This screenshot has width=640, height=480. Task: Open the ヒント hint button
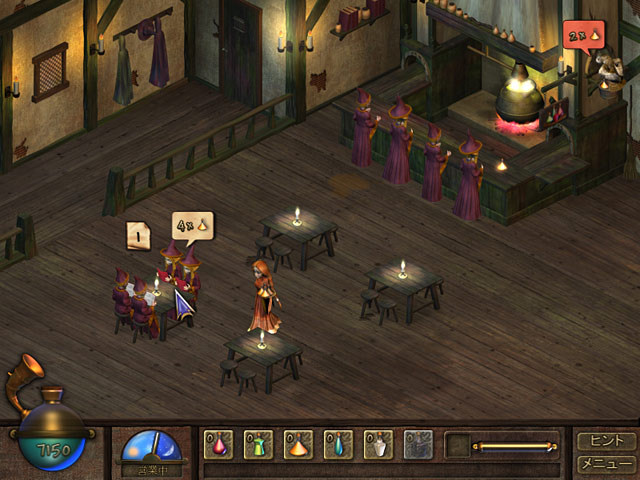[x=605, y=441]
